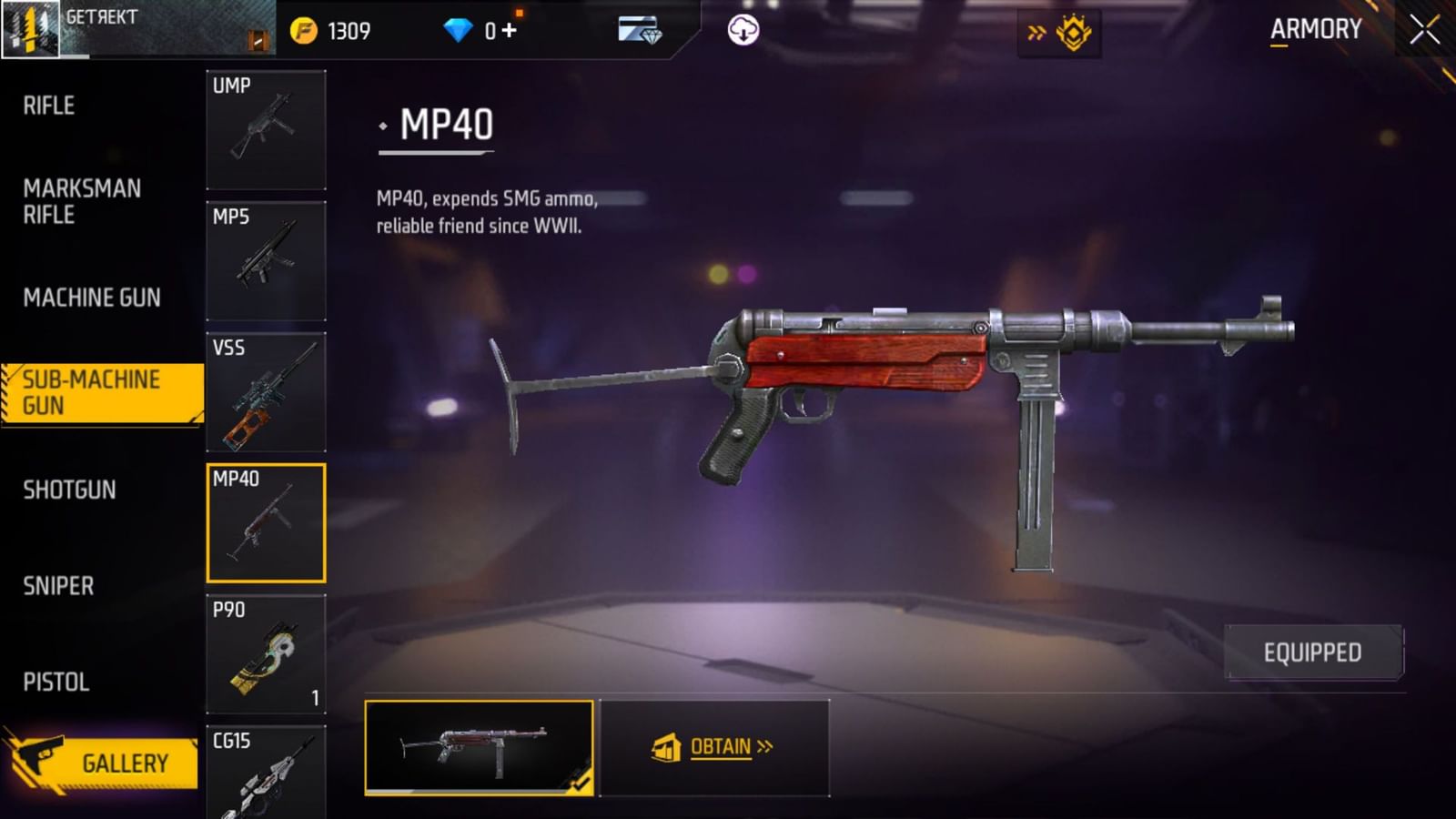The width and height of the screenshot is (1456, 819).
Task: Open the RIFLE weapon category
Action: pos(48,106)
